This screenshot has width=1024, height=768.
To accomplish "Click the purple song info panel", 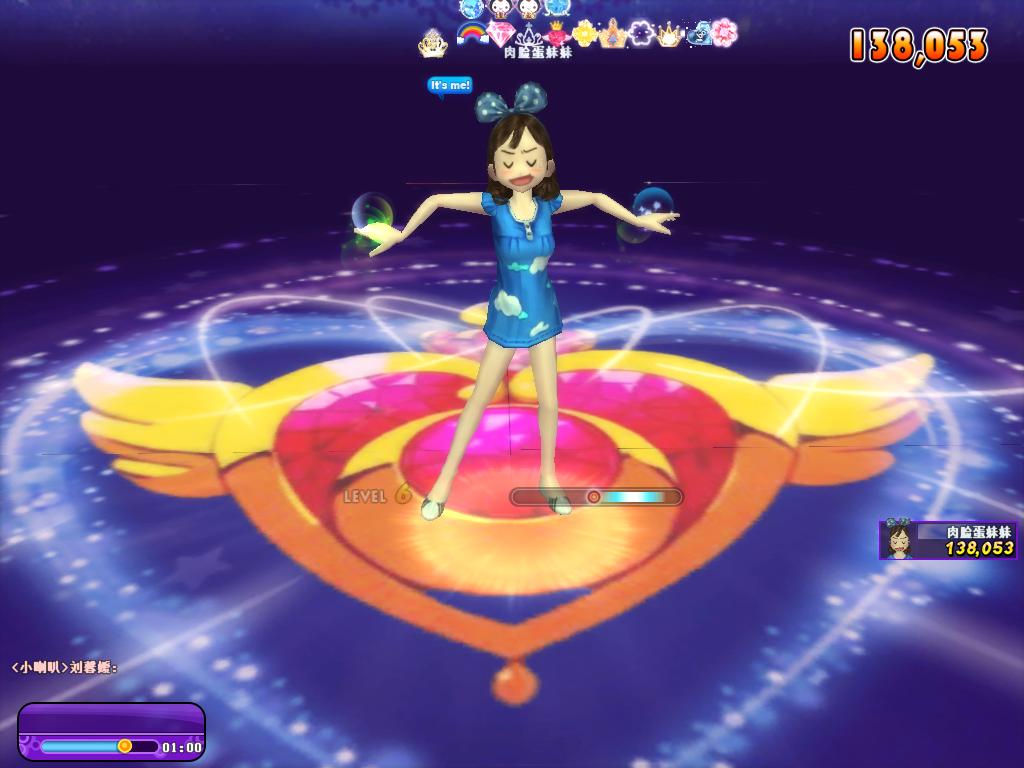I will pyautogui.click(x=111, y=731).
